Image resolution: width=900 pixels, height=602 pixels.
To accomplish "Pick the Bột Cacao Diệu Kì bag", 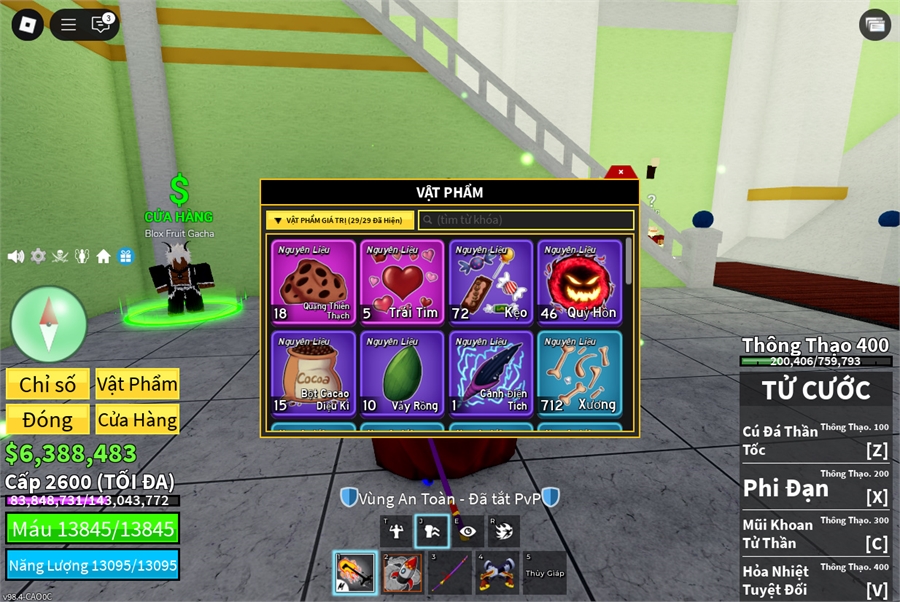I will 314,372.
